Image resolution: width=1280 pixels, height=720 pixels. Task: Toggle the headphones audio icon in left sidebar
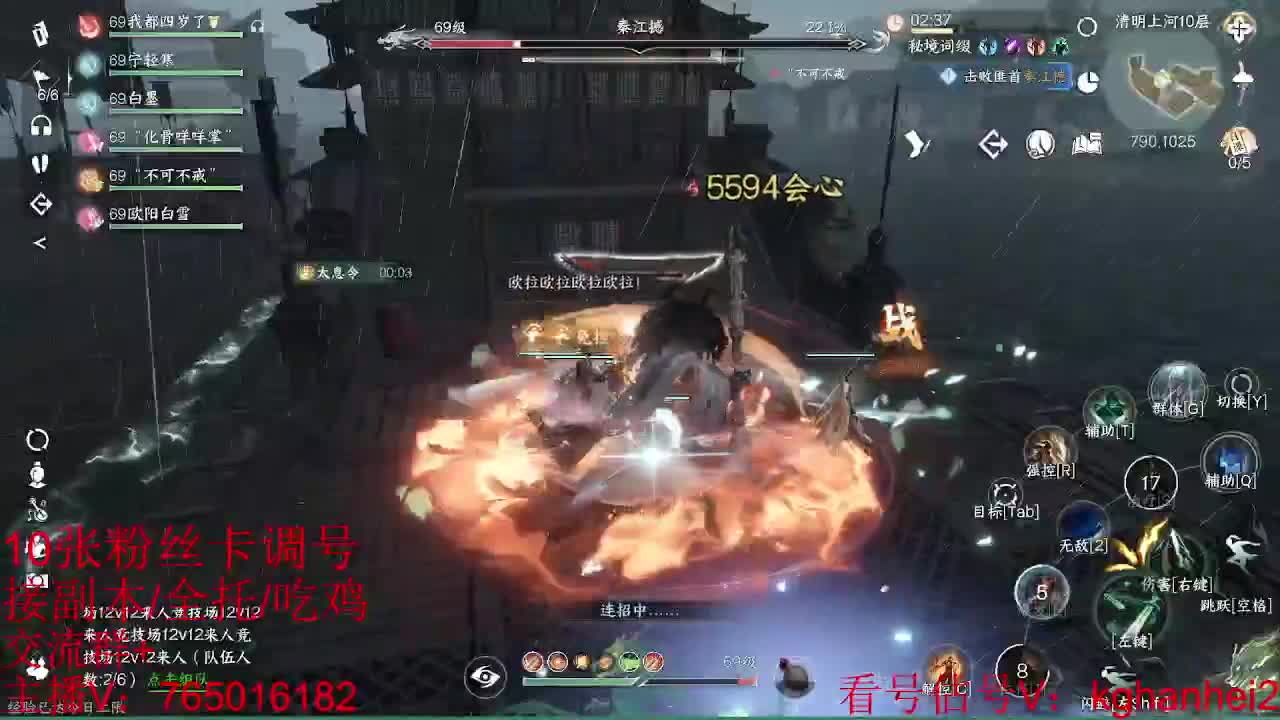(x=40, y=125)
